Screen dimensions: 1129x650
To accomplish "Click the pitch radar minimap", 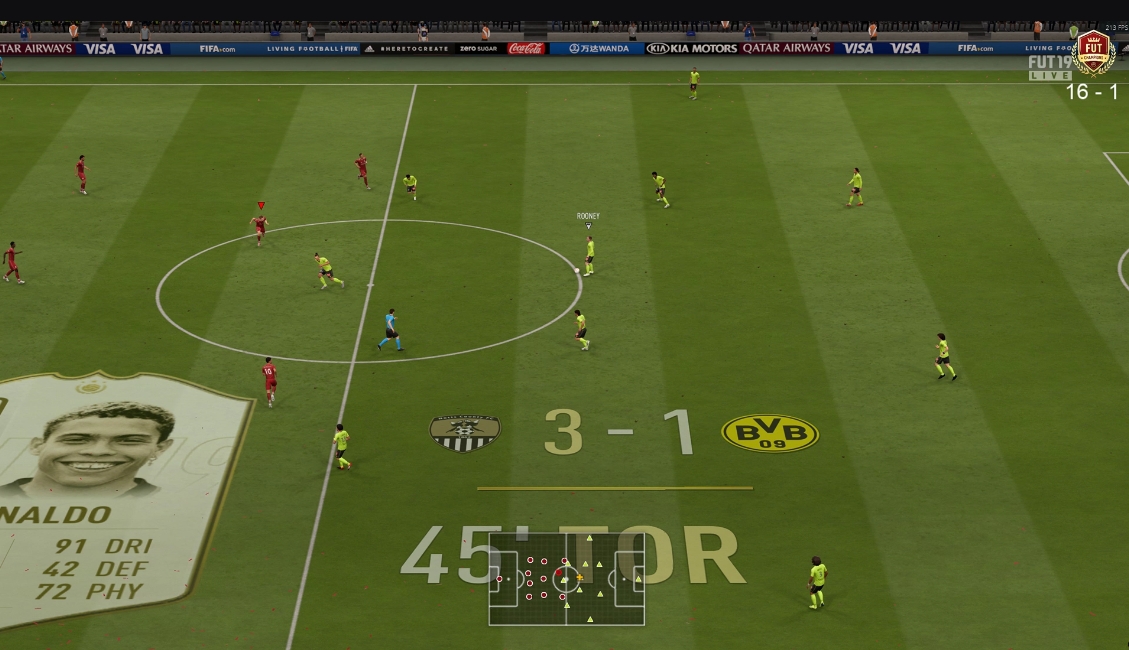I will click(x=566, y=578).
